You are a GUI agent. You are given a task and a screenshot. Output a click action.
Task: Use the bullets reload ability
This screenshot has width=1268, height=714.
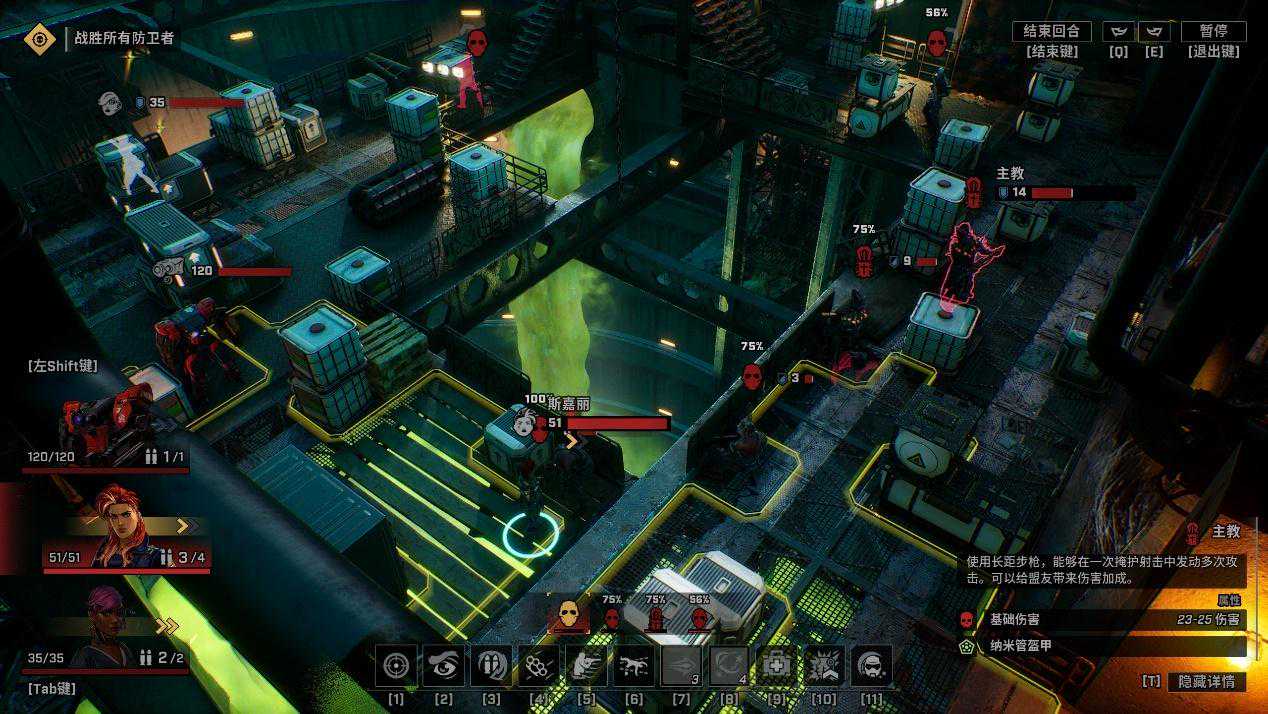pyautogui.click(x=491, y=665)
